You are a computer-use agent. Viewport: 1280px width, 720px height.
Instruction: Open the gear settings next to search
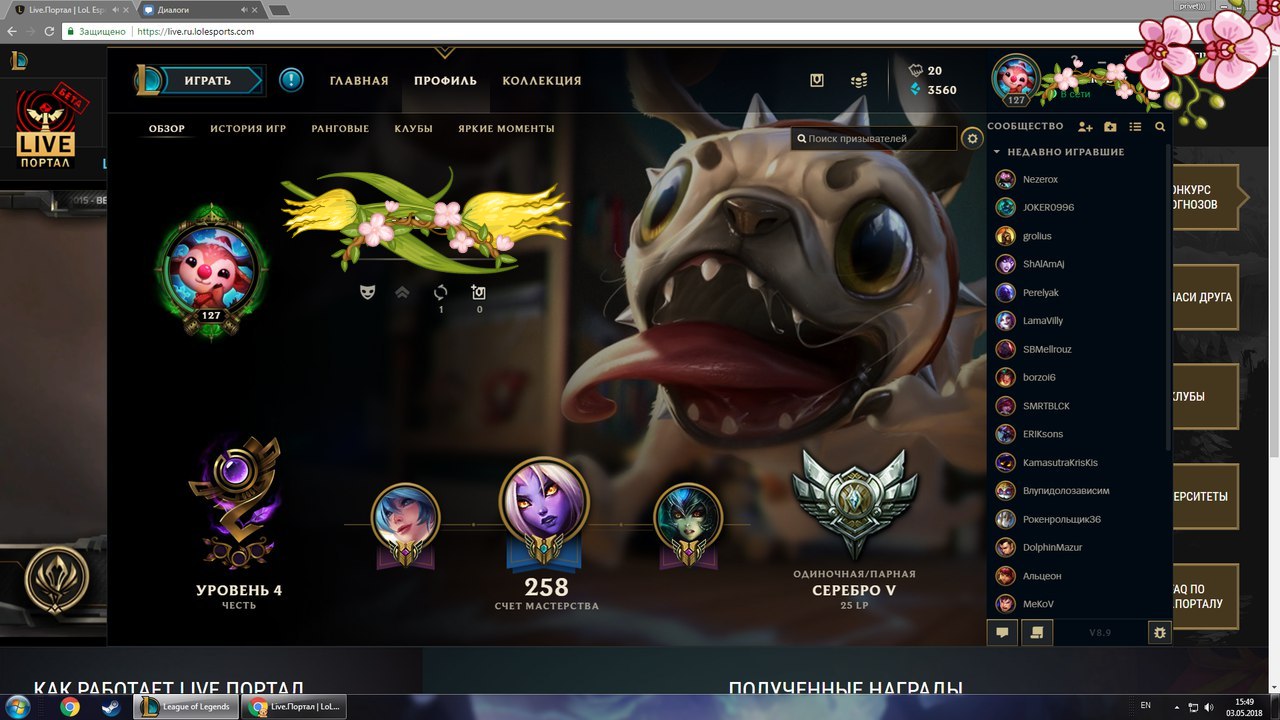[x=972, y=139]
